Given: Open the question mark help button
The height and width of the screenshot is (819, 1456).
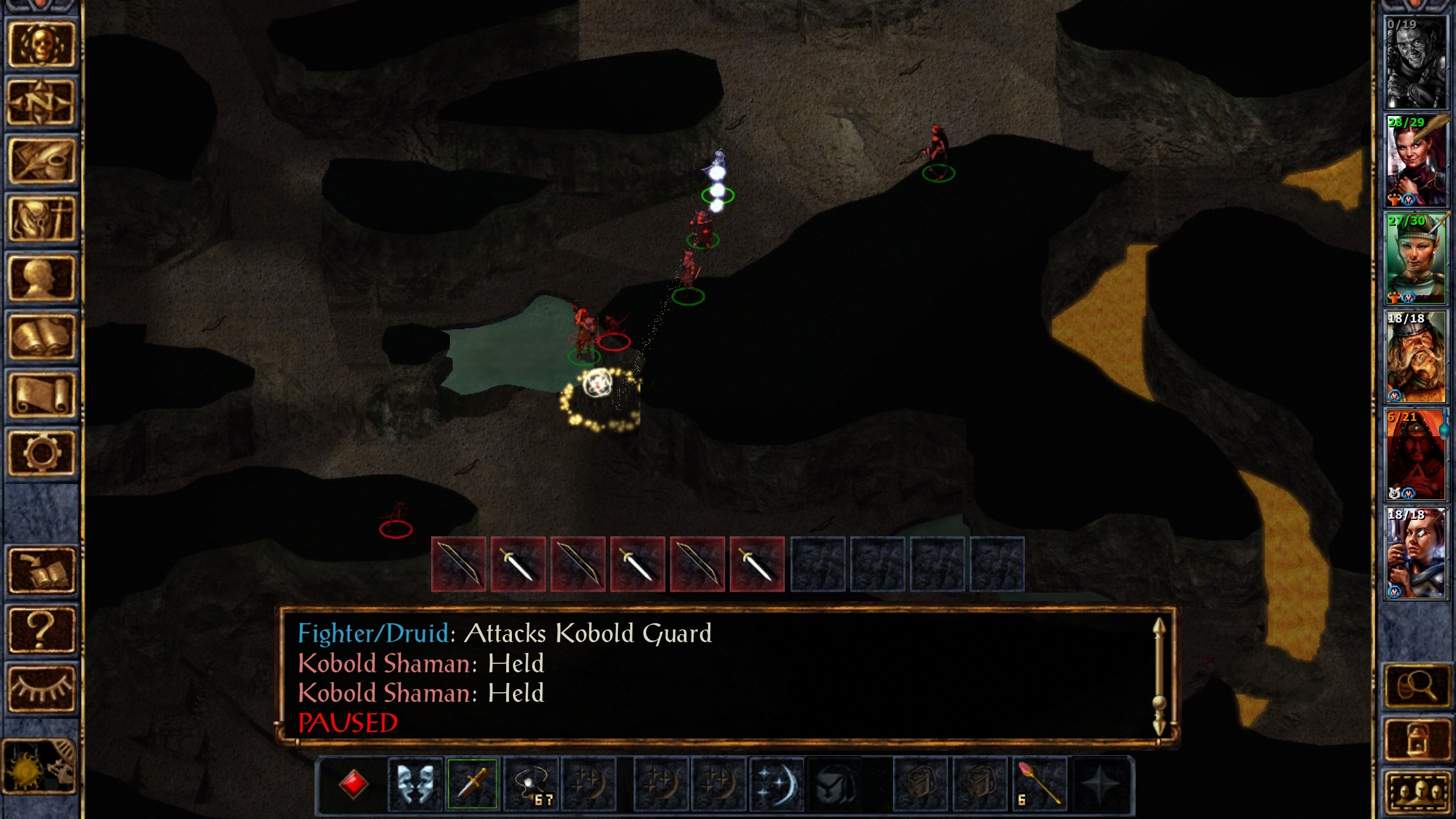Looking at the screenshot, I should coord(41,630).
